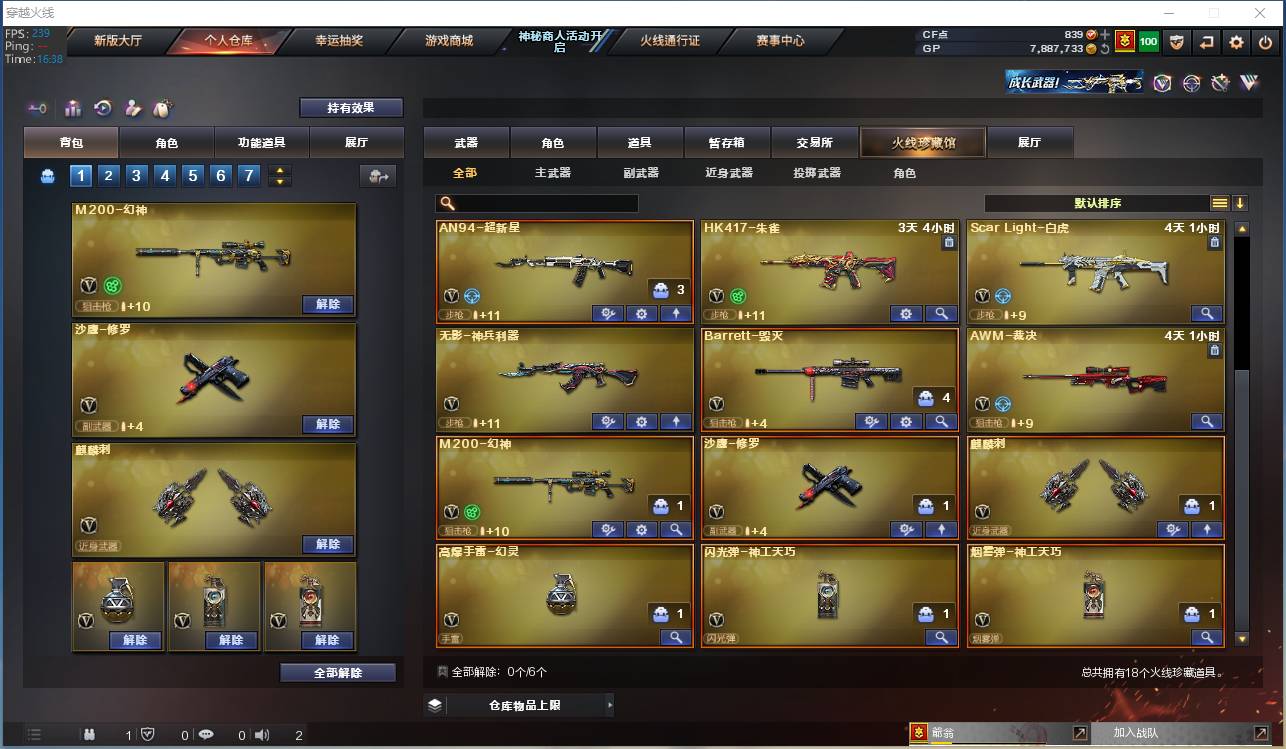Click the character customization icon in the left toolbar

pyautogui.click(x=130, y=108)
